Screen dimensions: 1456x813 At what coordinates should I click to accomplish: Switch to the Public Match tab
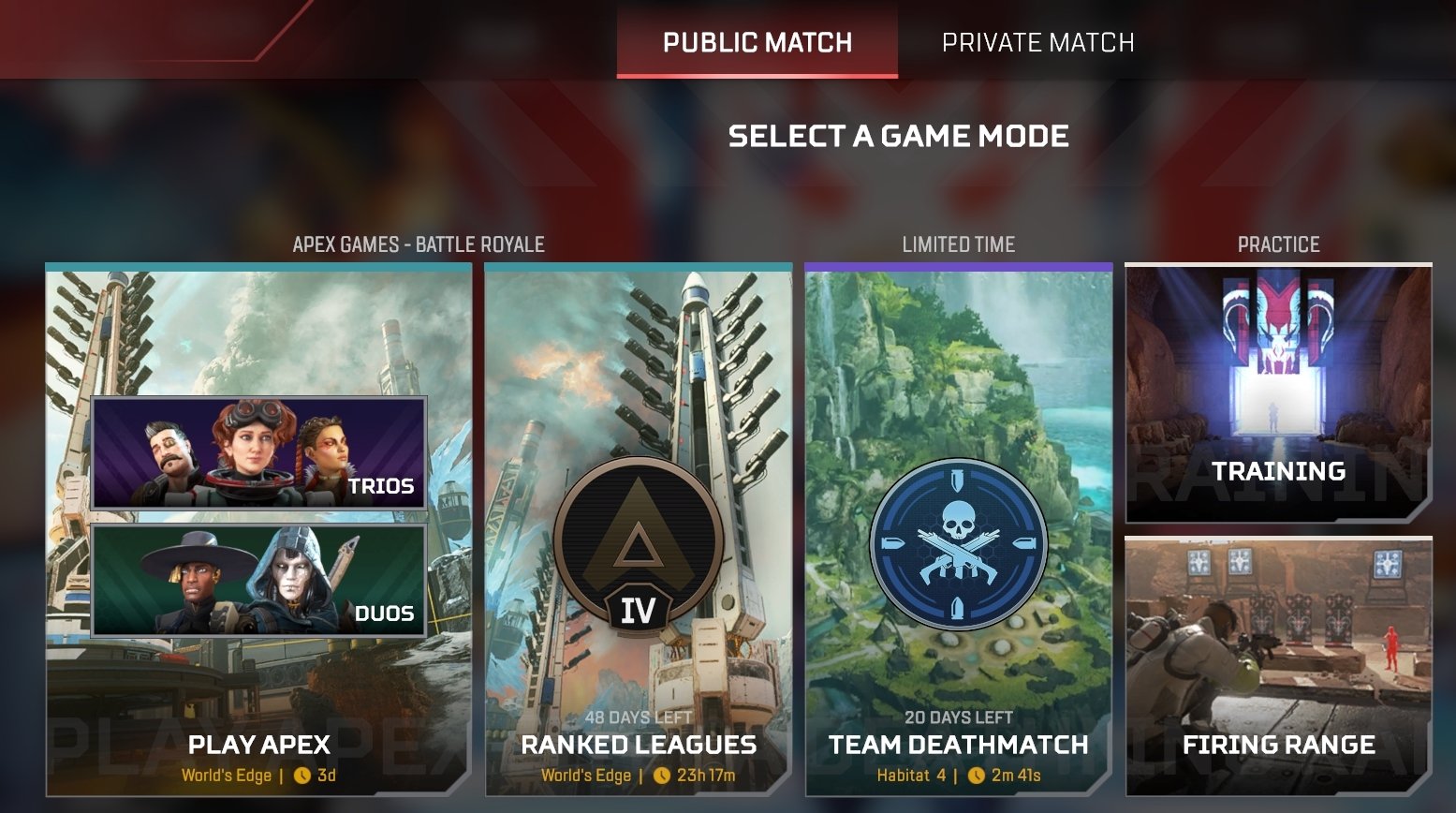pyautogui.click(x=757, y=41)
